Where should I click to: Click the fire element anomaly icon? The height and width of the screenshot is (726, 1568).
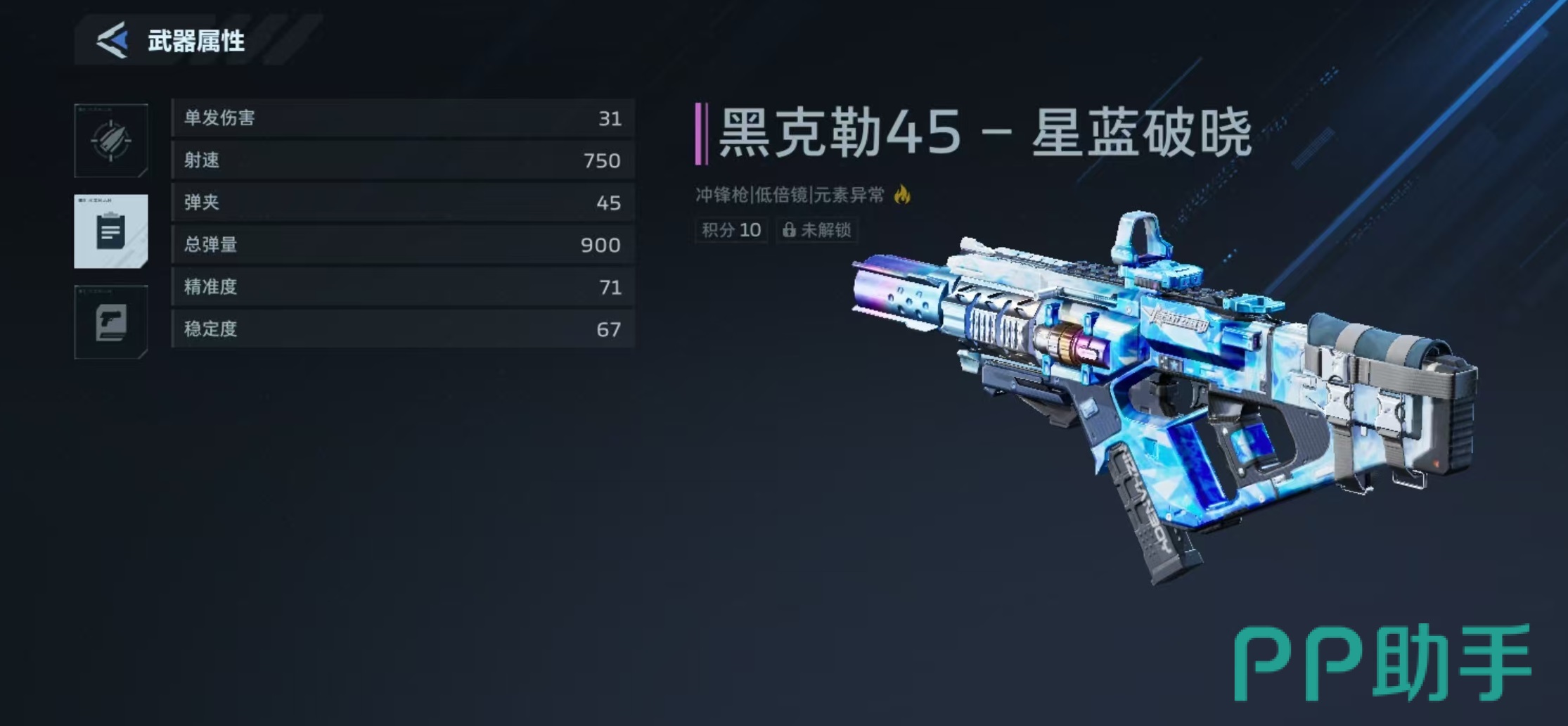point(902,194)
